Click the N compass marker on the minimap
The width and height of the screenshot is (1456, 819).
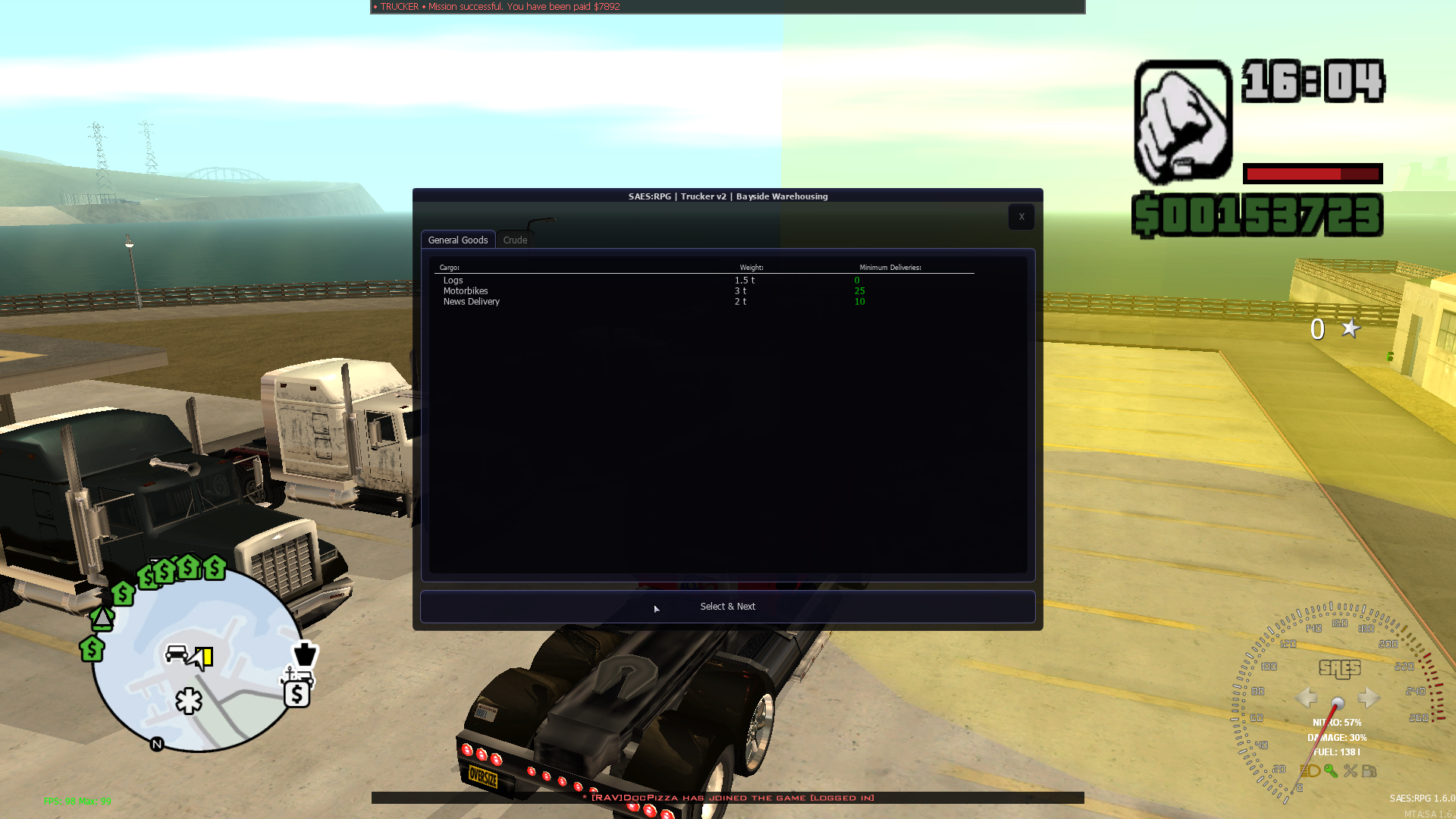pyautogui.click(x=156, y=743)
